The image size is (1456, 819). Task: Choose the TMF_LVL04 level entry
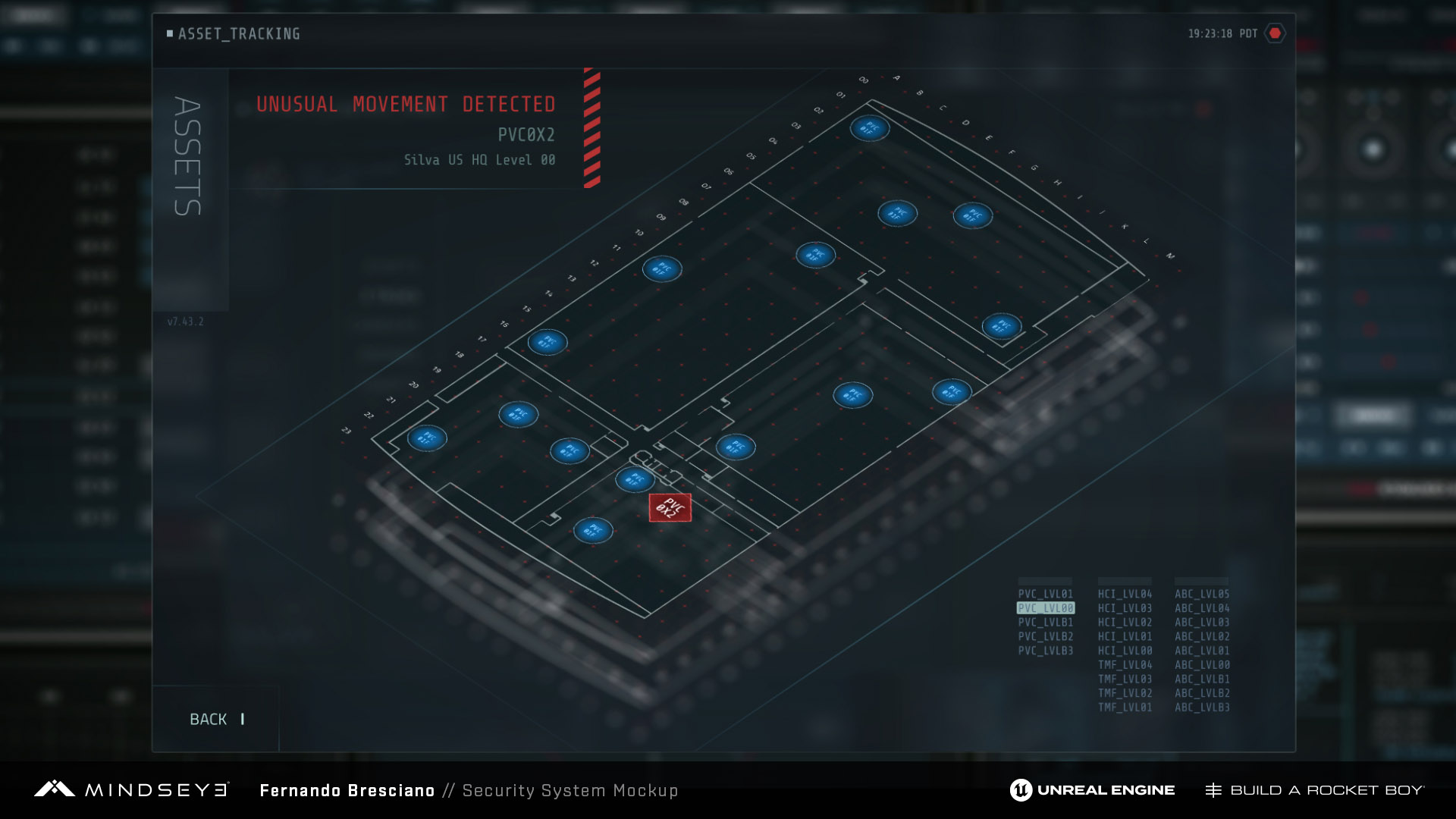point(1125,665)
